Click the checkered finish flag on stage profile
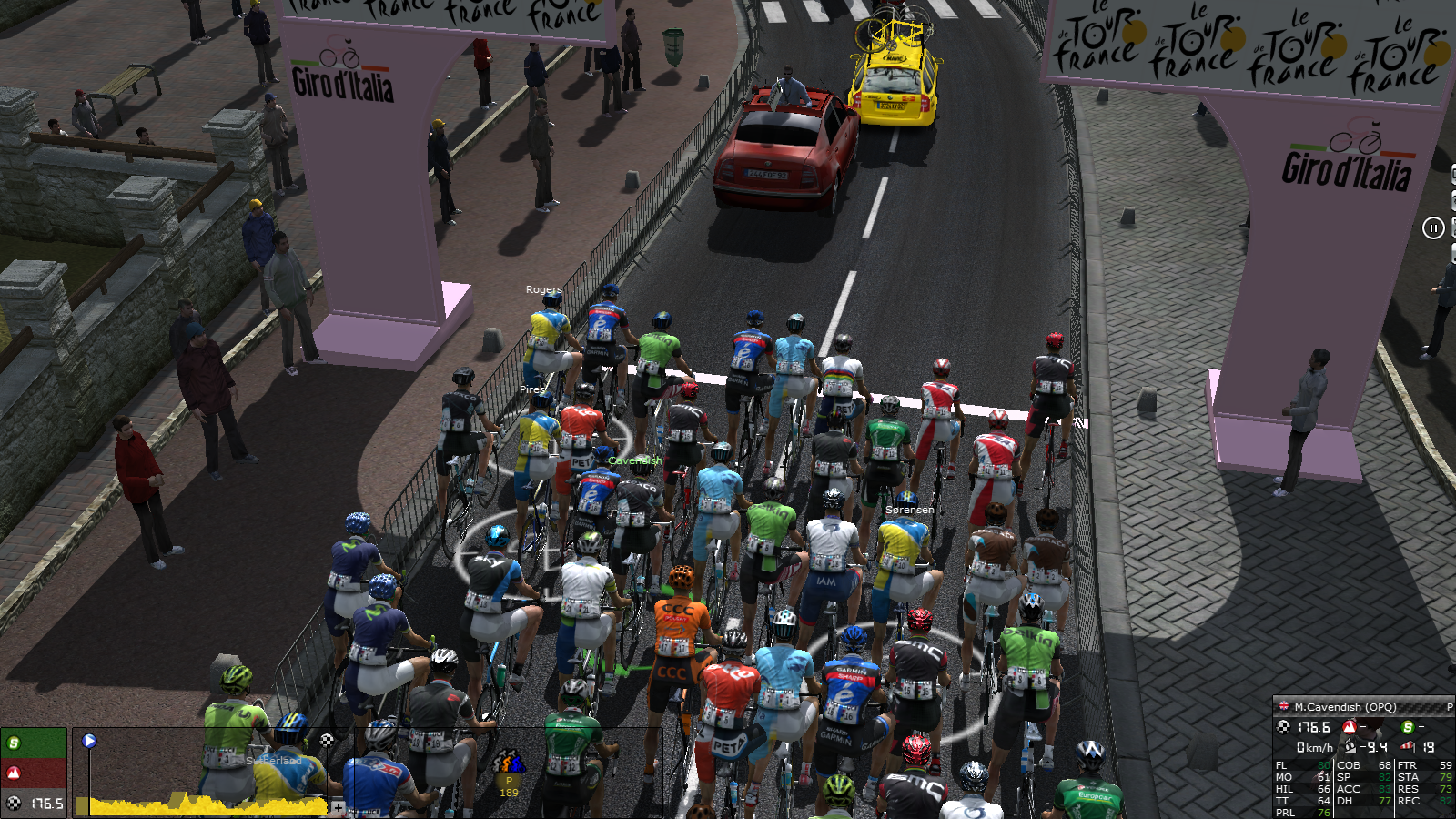Viewport: 1456px width, 819px height. coord(327,741)
